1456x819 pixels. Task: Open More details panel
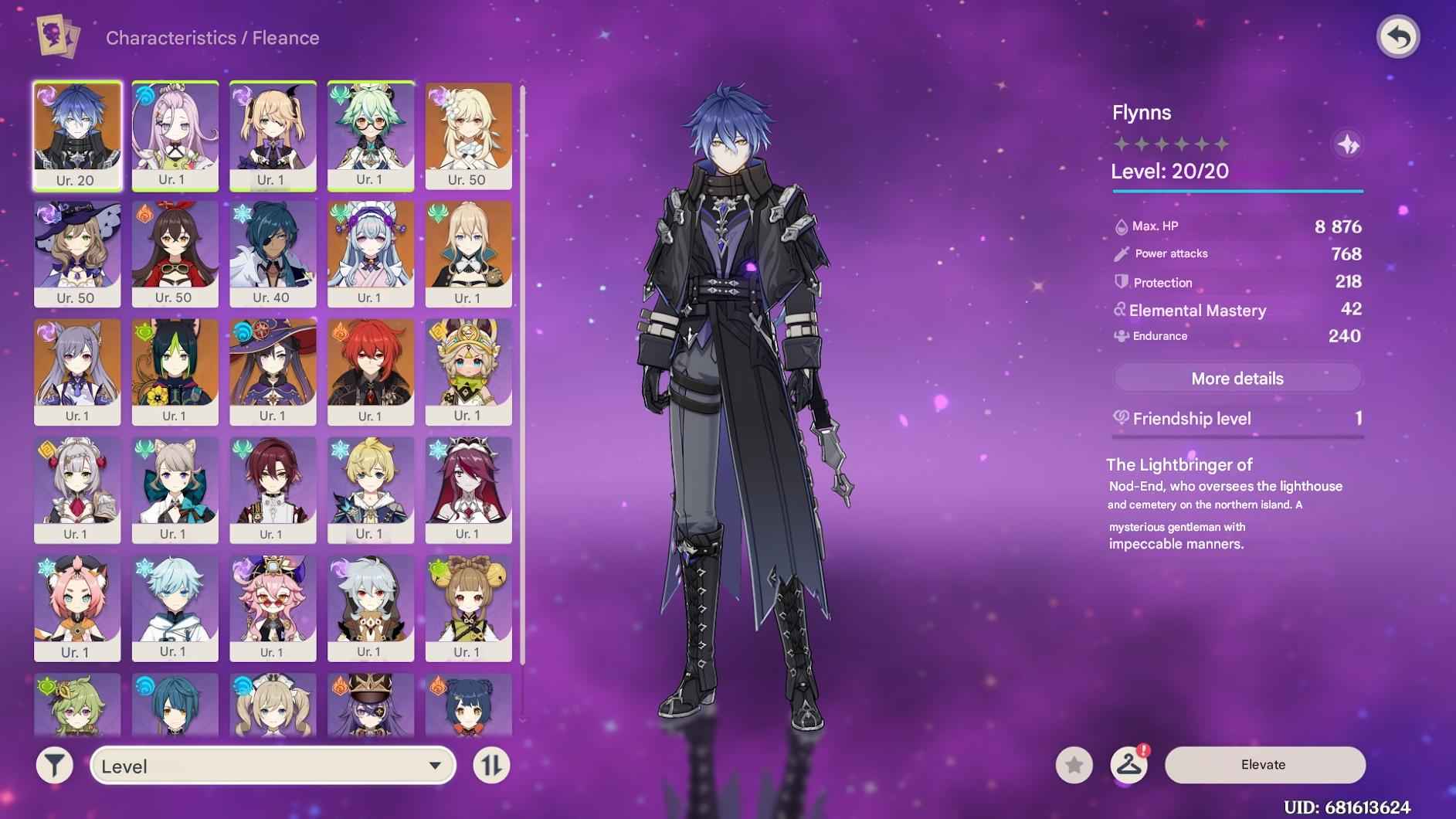(x=1237, y=378)
